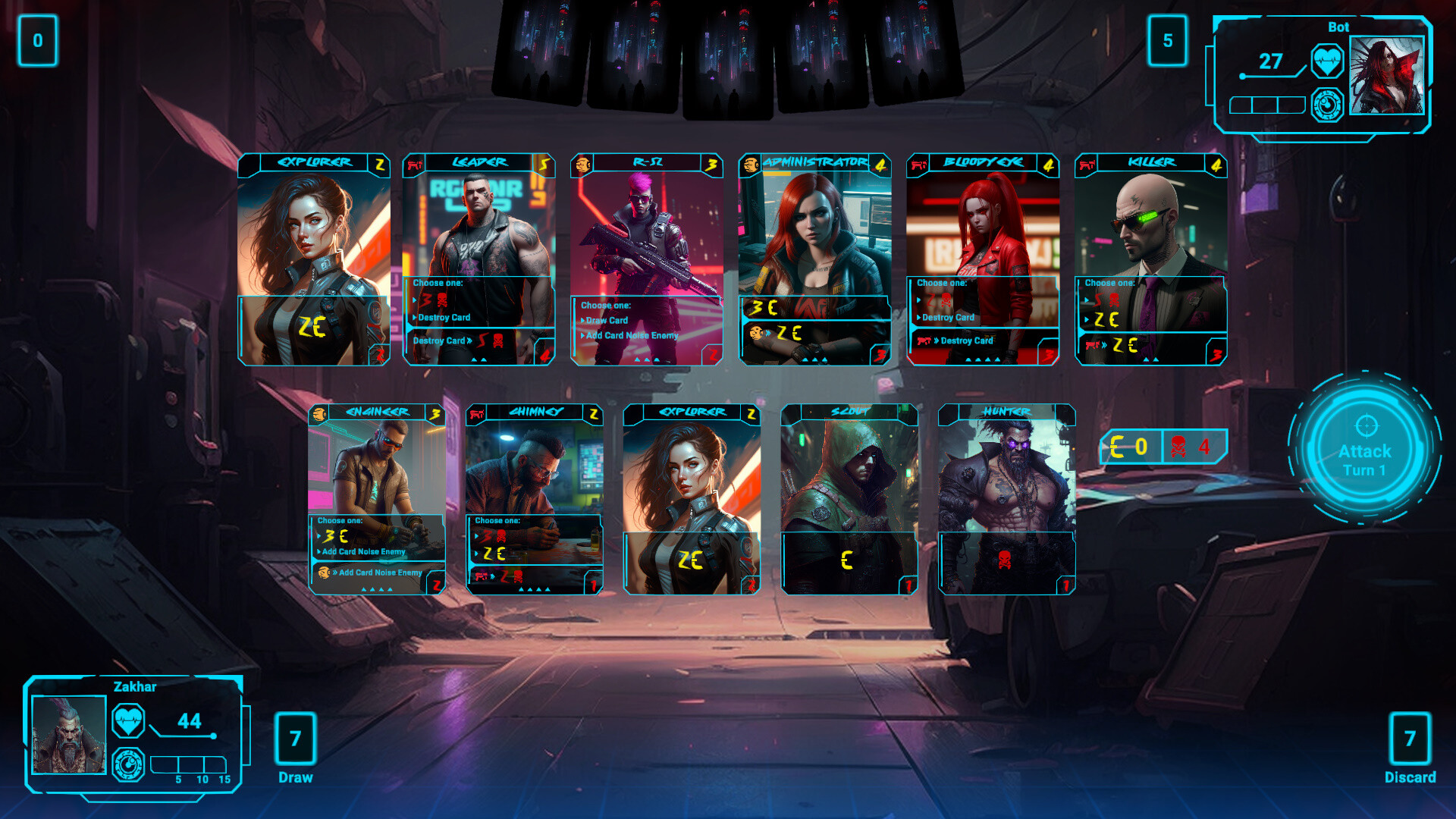Click Zakhar's eye gauge icon
This screenshot has width=1456, height=819.
point(130,764)
